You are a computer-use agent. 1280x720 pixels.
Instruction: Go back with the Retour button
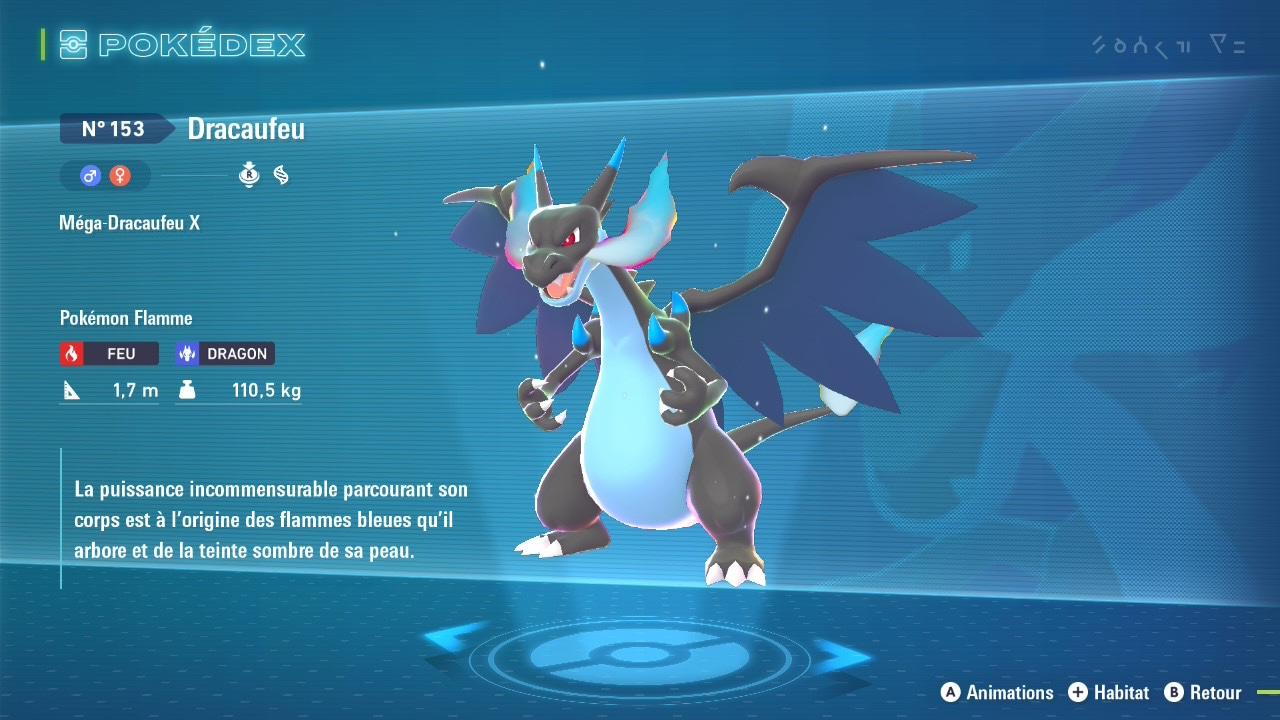[x=1203, y=692]
